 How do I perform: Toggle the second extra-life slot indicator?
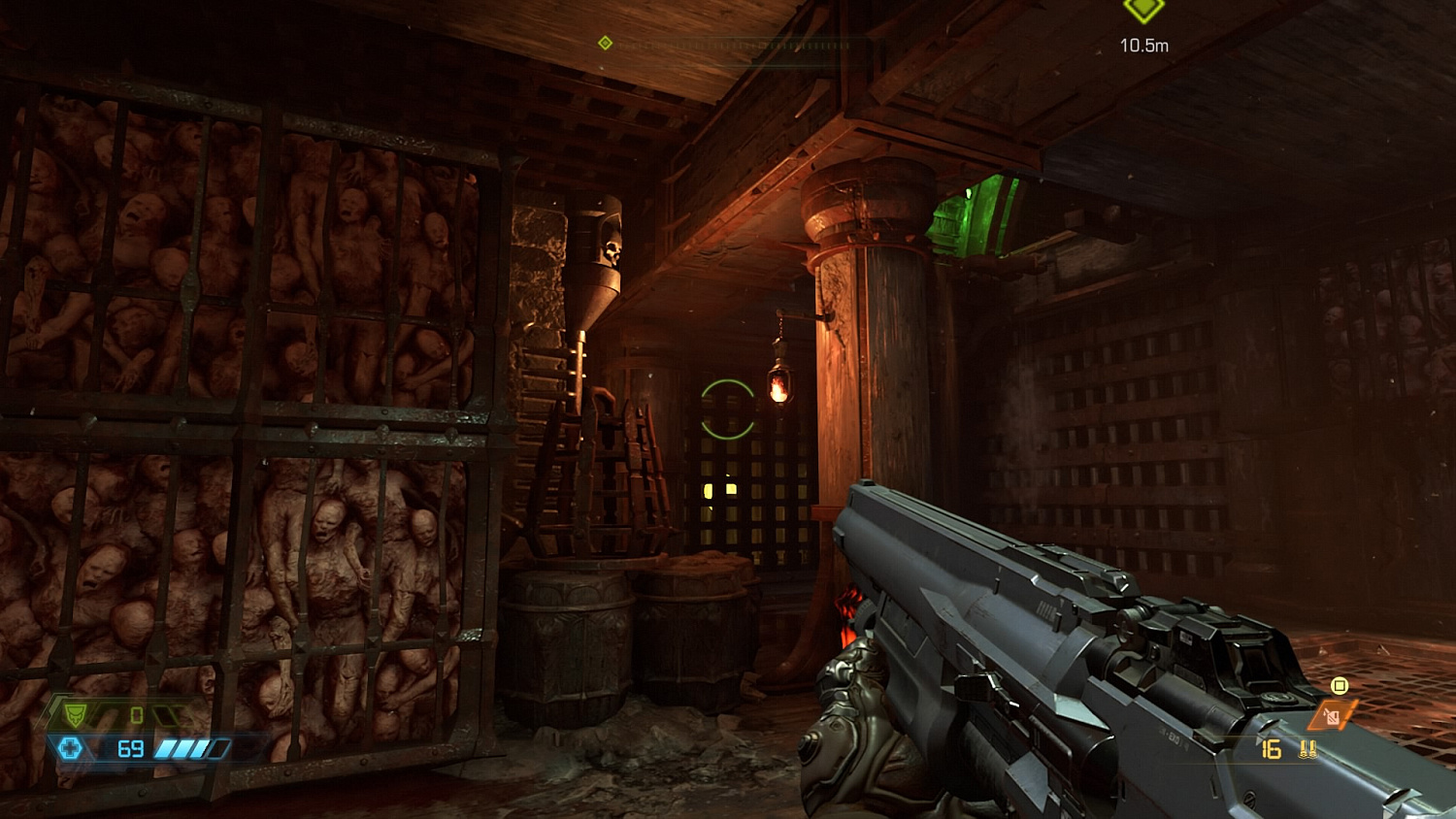coord(182,715)
